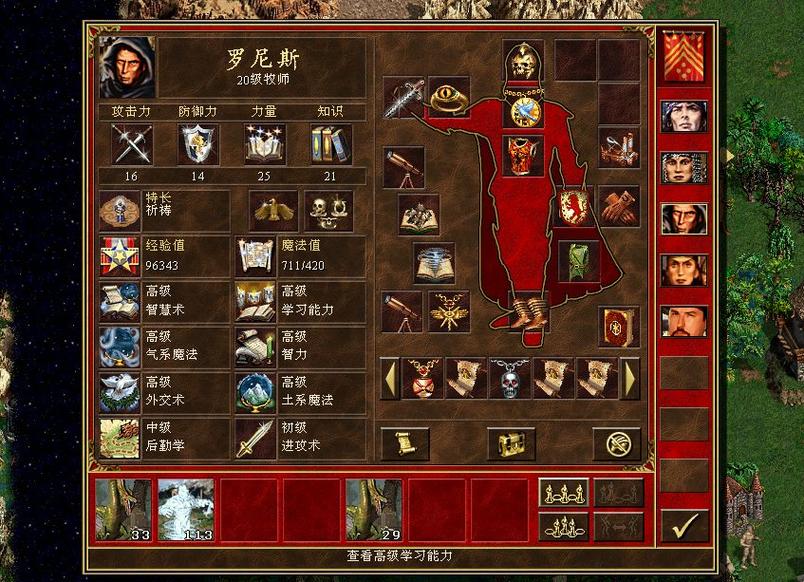This screenshot has width=804, height=582.
Task: Select the dragon stack of 33
Action: (x=123, y=510)
